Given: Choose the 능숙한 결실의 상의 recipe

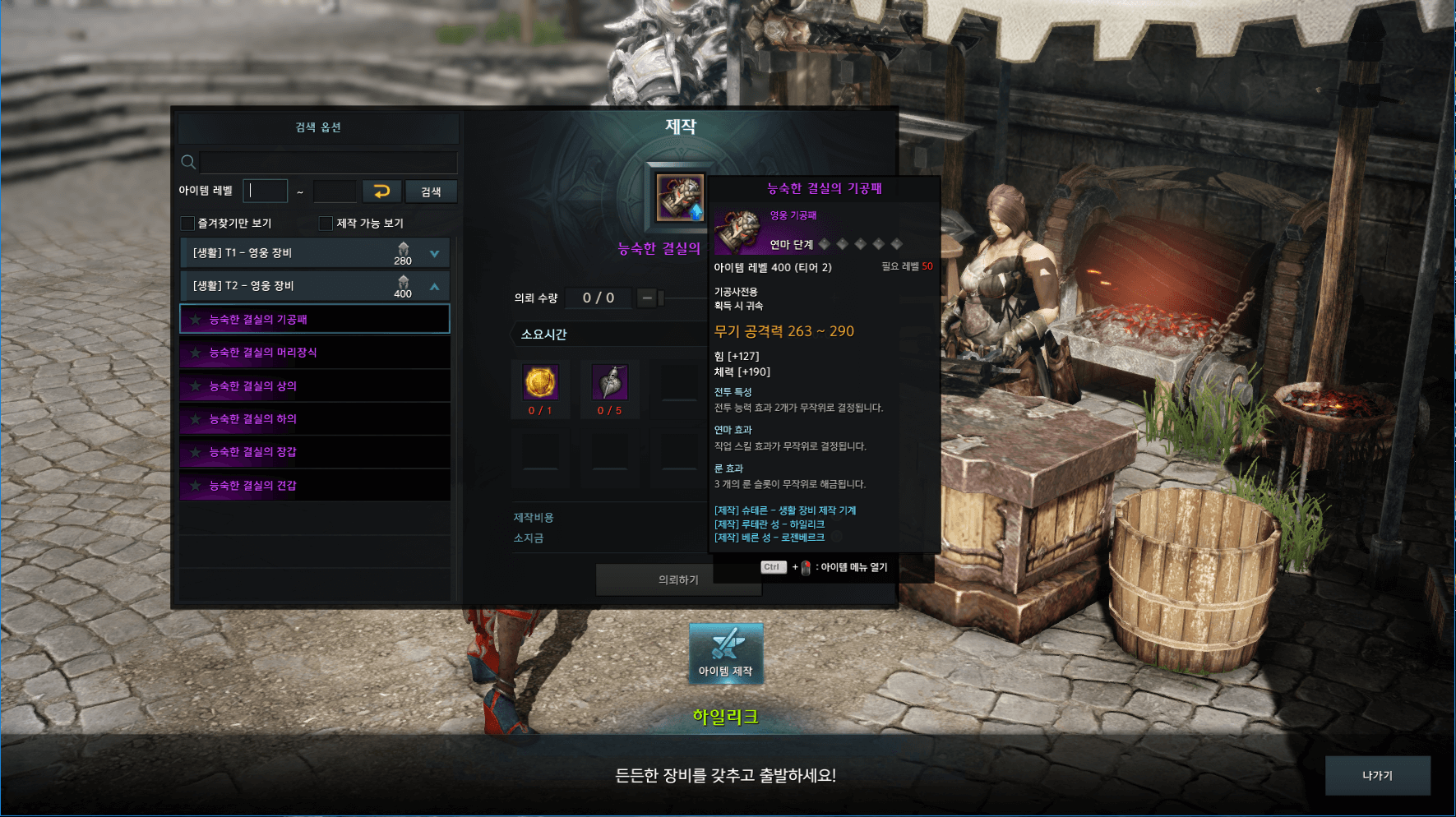Looking at the screenshot, I should (x=315, y=385).
